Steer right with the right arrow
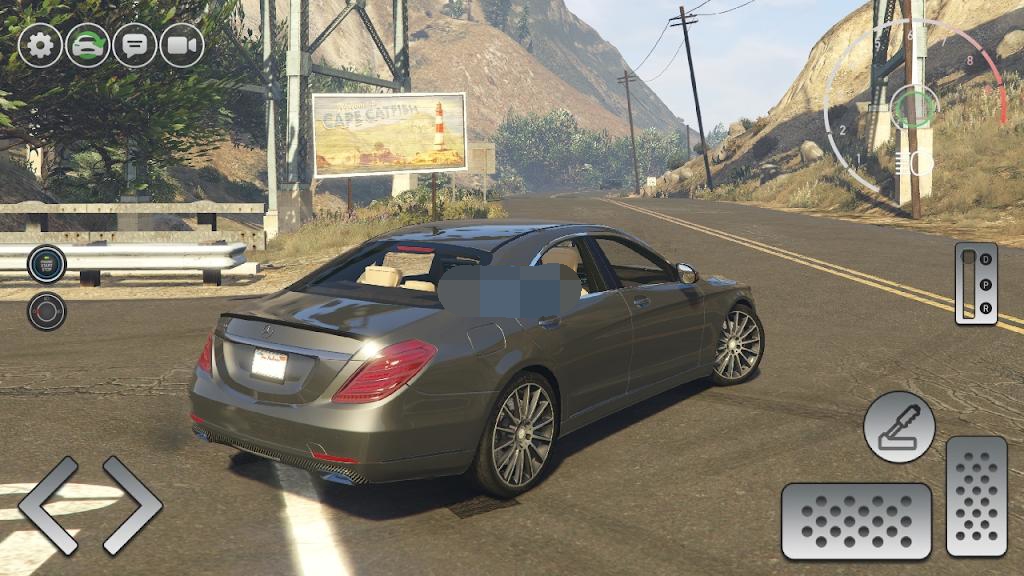 point(132,505)
